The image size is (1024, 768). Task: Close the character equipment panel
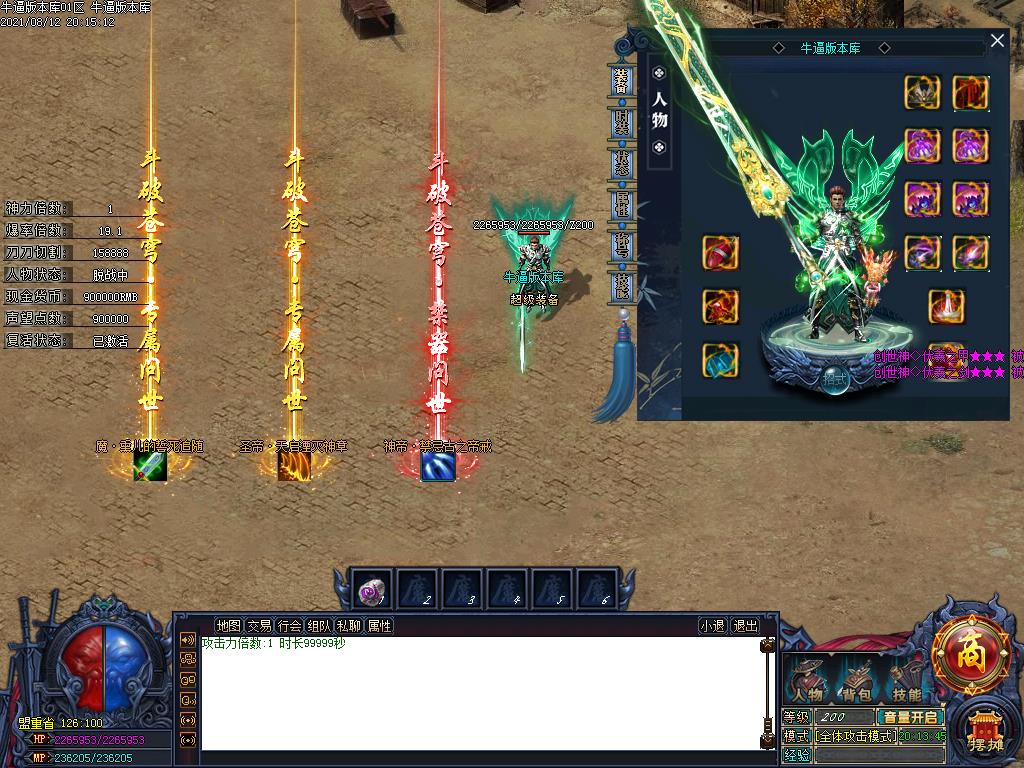tap(997, 41)
